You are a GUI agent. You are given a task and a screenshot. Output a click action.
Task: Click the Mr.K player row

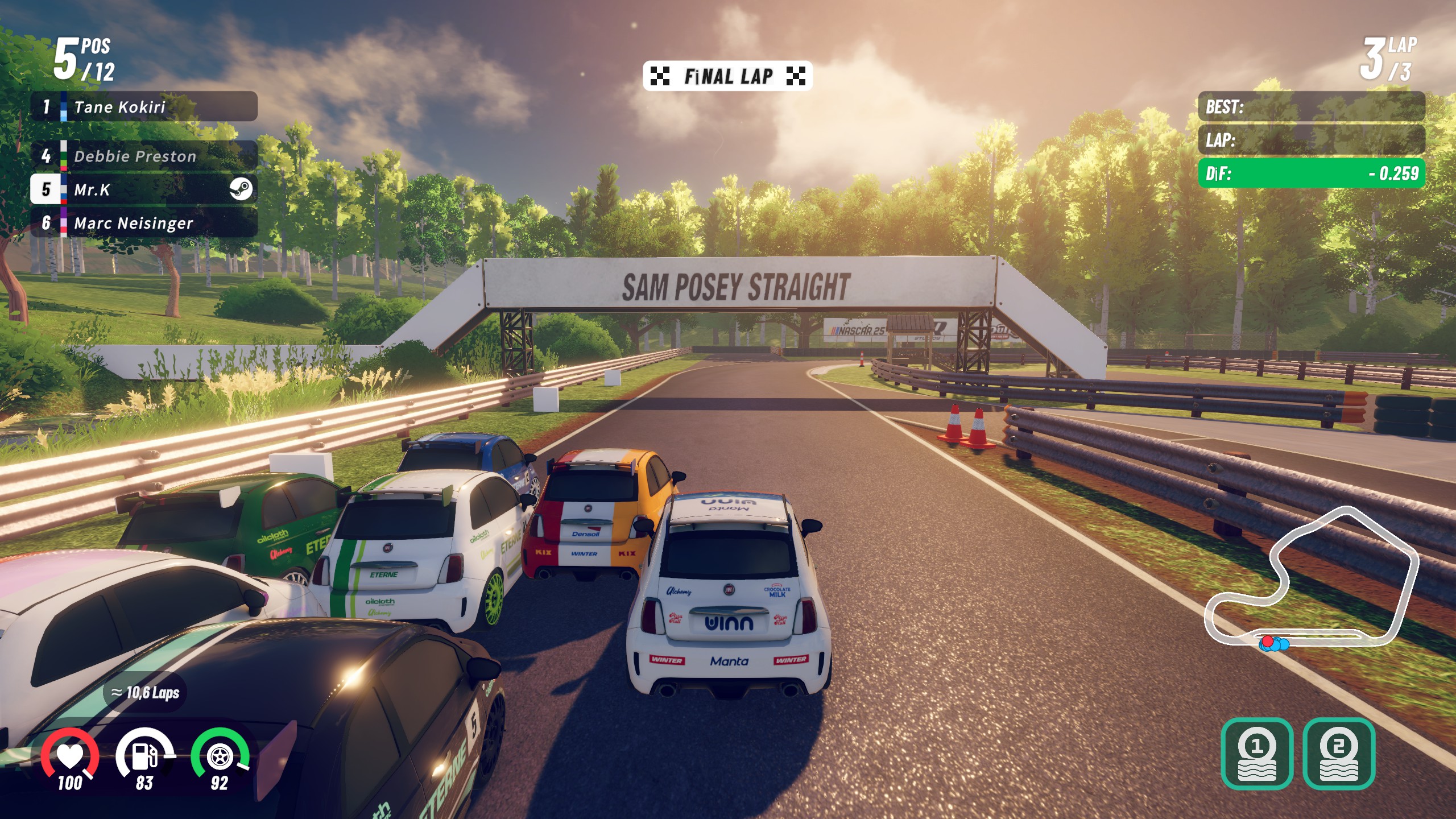(x=143, y=189)
